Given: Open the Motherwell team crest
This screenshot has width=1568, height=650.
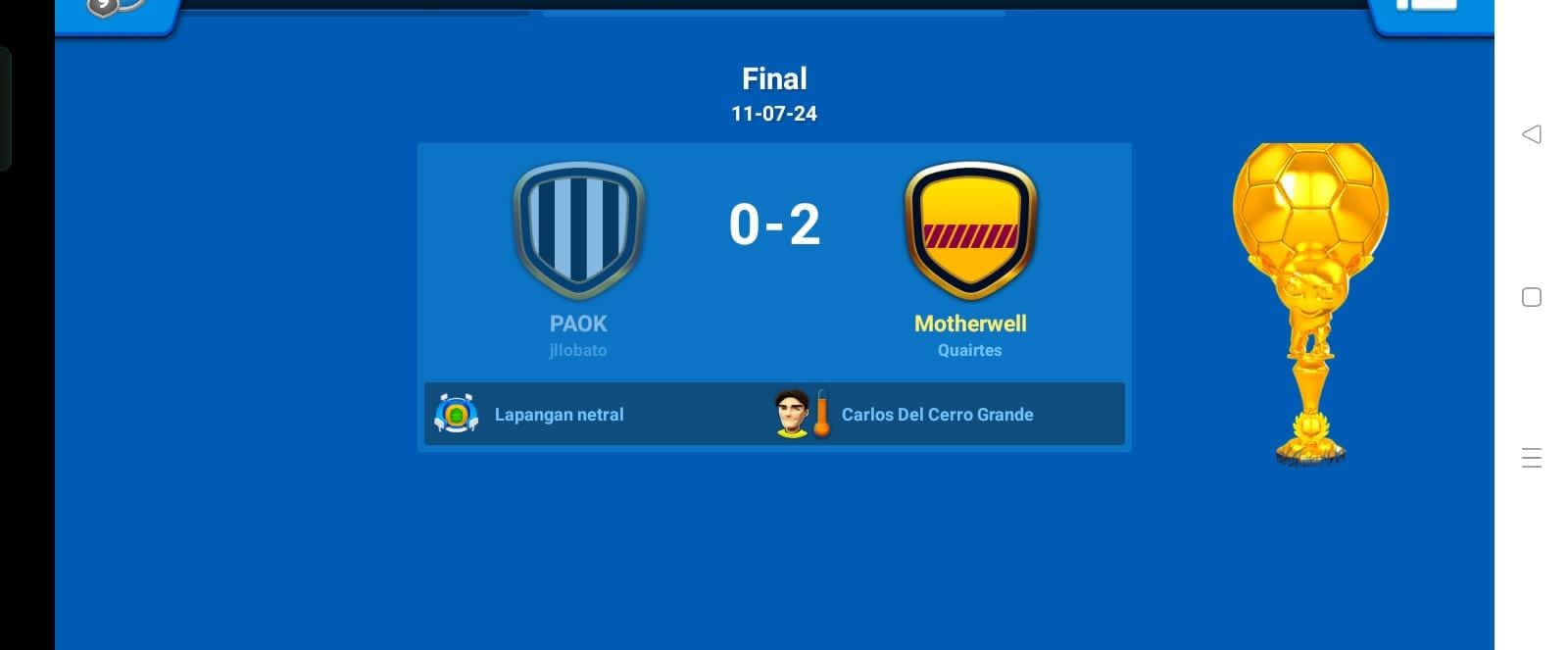Looking at the screenshot, I should pyautogui.click(x=970, y=230).
